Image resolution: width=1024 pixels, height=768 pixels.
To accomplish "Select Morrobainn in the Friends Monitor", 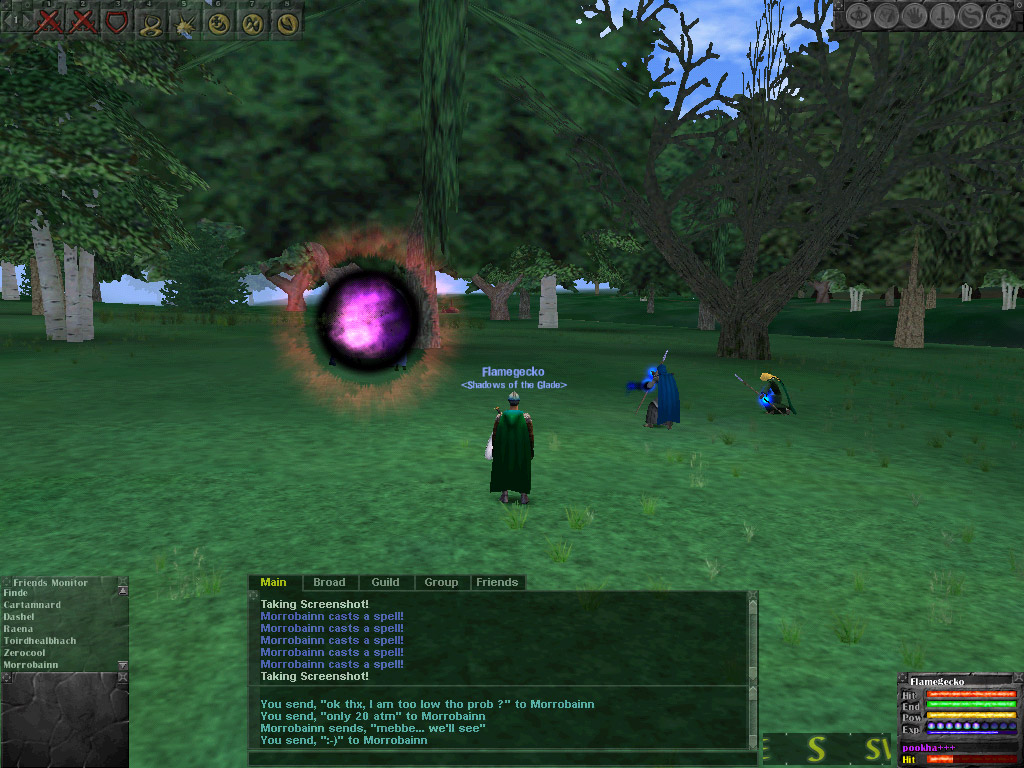I will (31, 665).
